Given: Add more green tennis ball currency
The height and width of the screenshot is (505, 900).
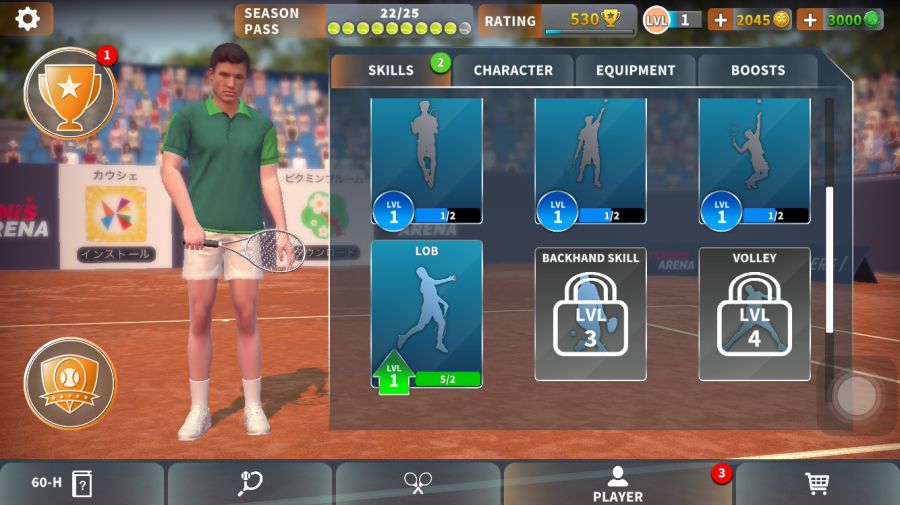Looking at the screenshot, I should click(x=810, y=20).
